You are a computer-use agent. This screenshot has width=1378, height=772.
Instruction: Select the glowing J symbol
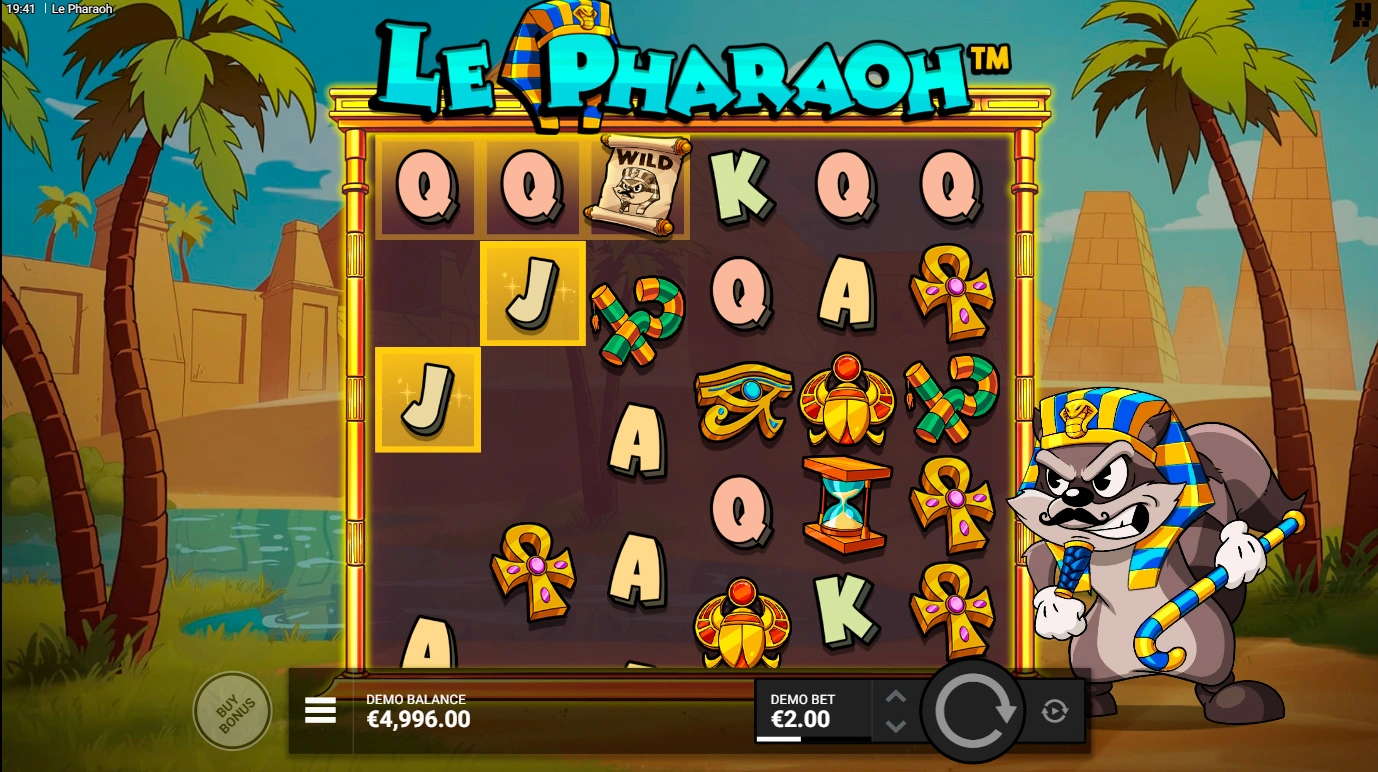pyautogui.click(x=533, y=293)
